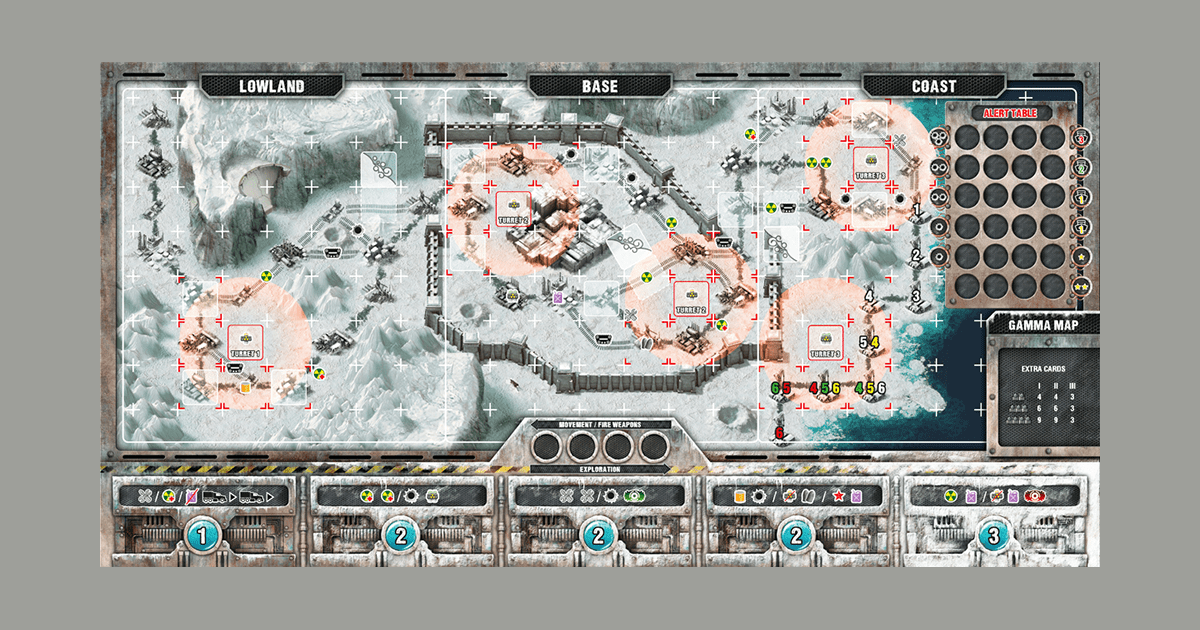The image size is (1200, 630).
Task: Choose the slot numbered 1
Action: (x=204, y=536)
